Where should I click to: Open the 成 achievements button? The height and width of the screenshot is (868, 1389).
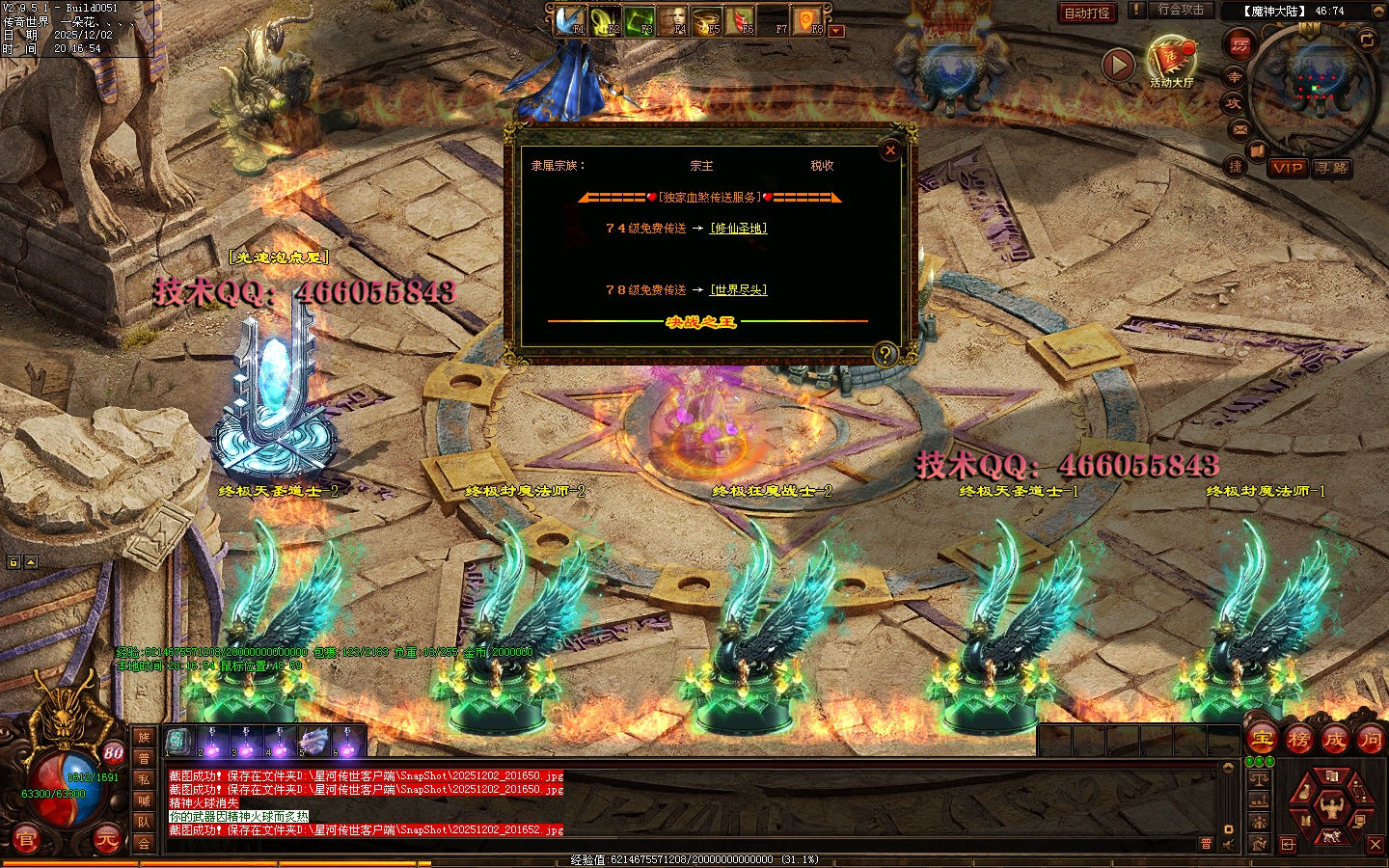(1334, 740)
